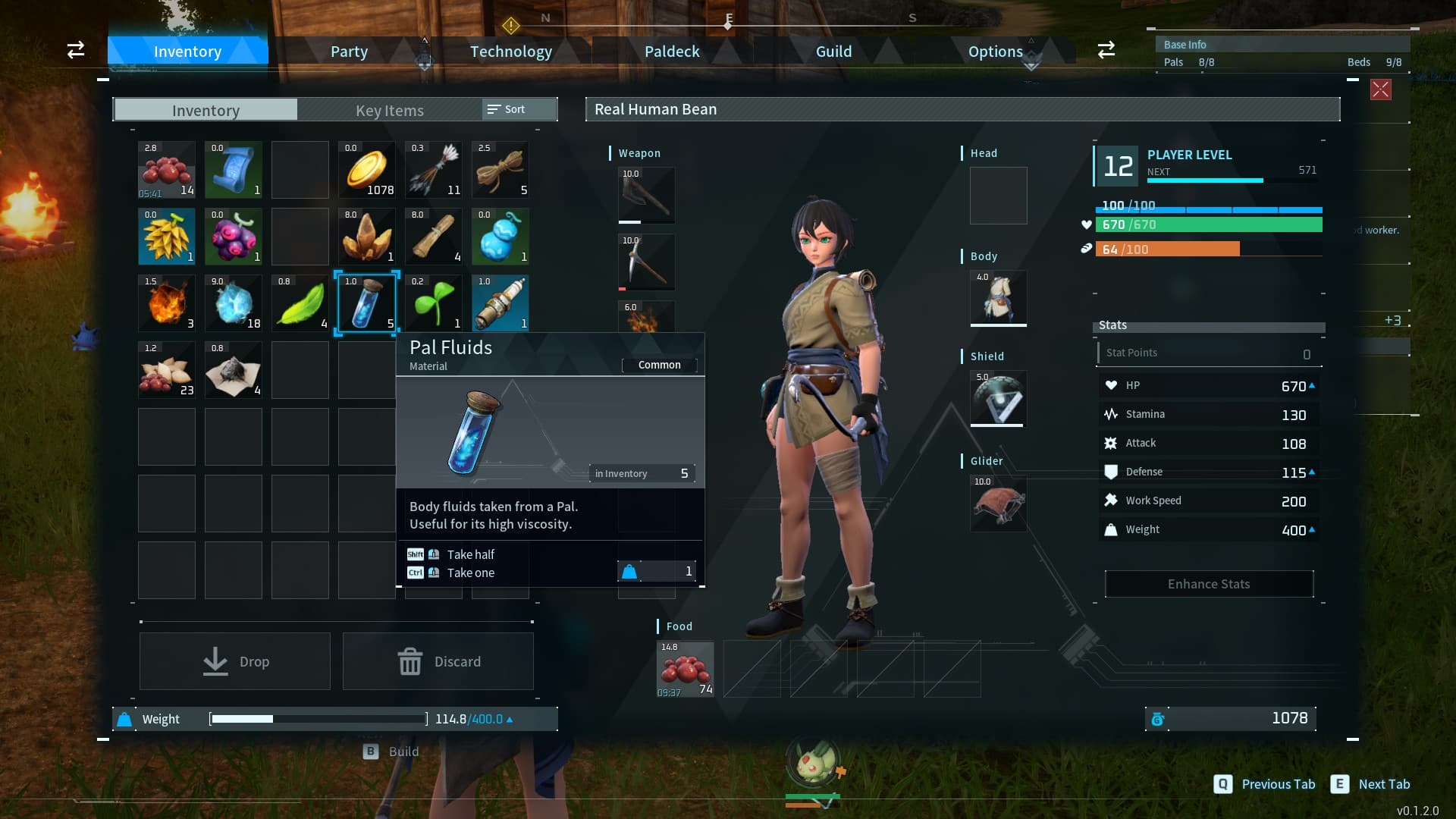Toggle the selected Pal Fluids slot off
The image size is (1456, 819).
coord(367,303)
